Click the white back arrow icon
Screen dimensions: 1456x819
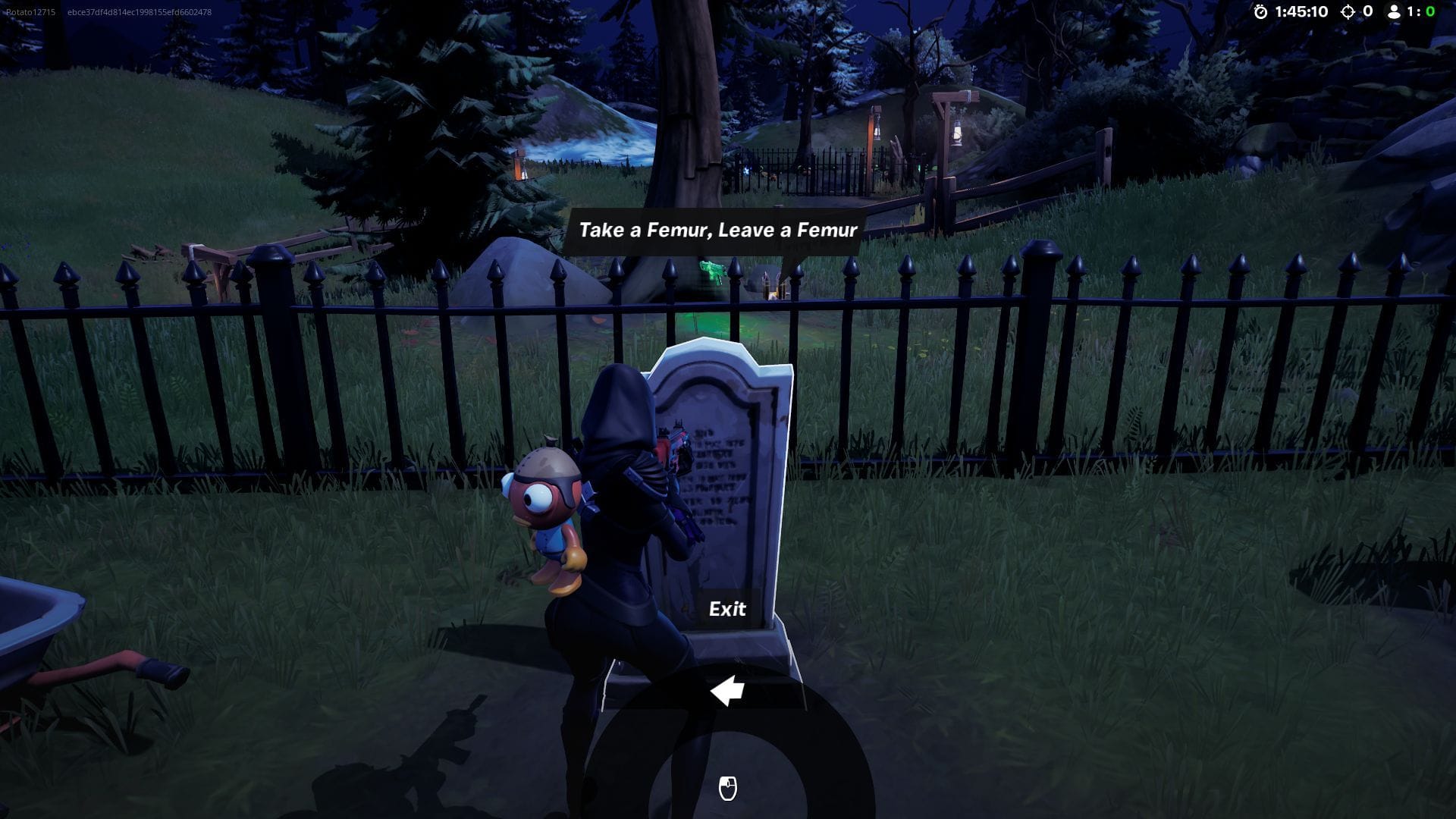[728, 692]
